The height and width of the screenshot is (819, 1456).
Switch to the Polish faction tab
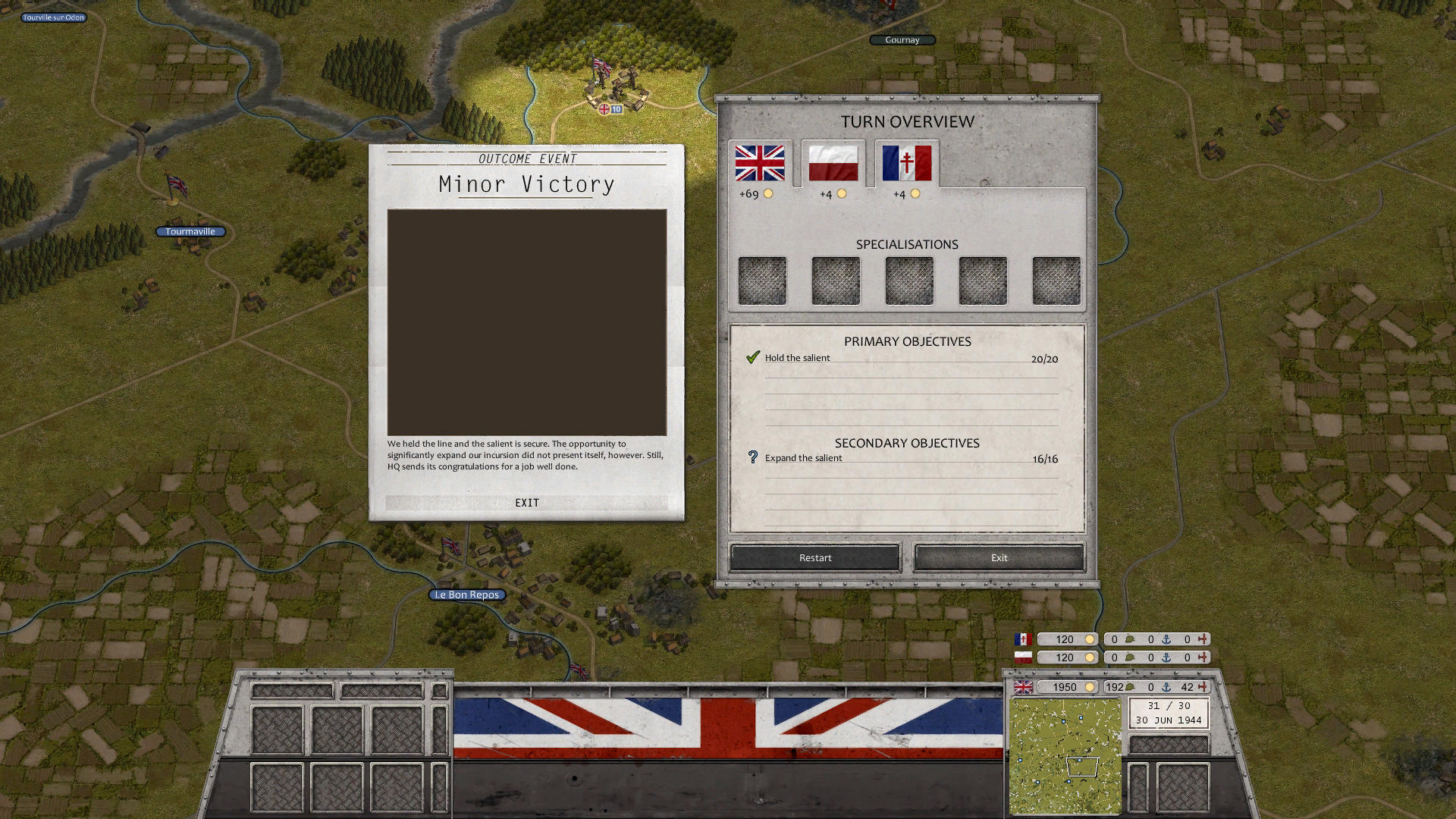click(833, 162)
